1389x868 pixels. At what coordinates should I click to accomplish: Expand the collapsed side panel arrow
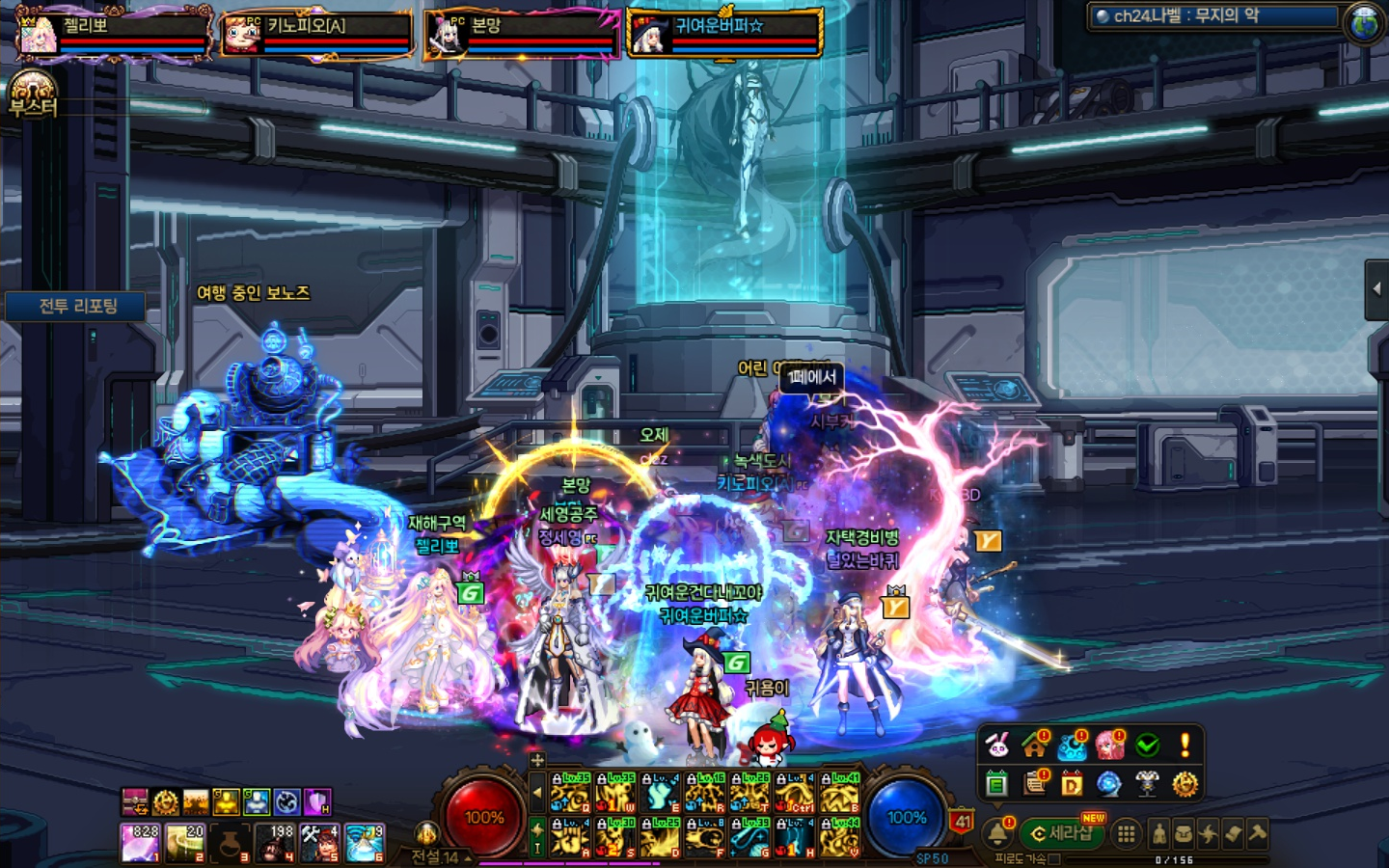coord(1376,288)
